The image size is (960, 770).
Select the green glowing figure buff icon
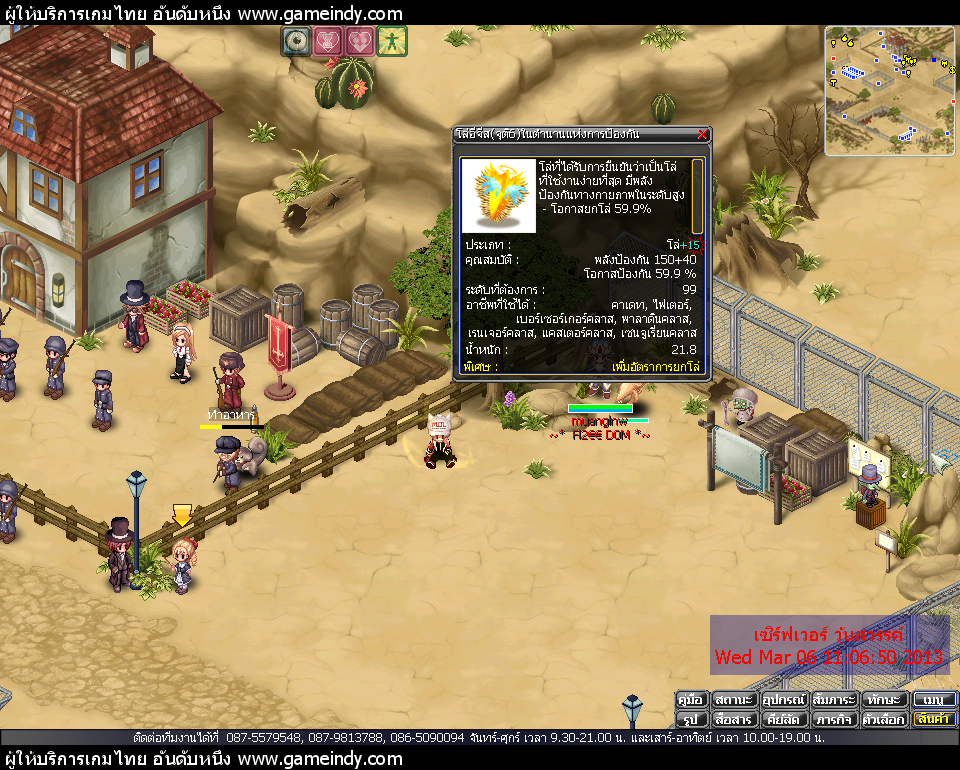point(391,41)
